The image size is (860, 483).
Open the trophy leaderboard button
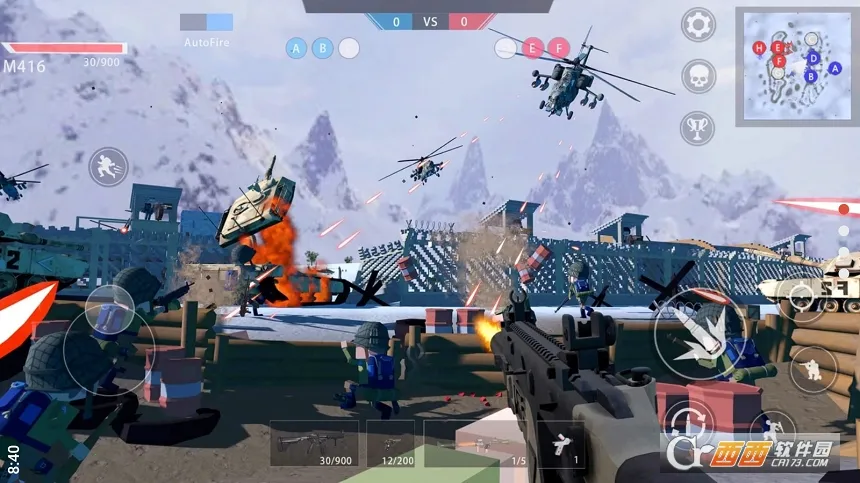pyautogui.click(x=698, y=128)
